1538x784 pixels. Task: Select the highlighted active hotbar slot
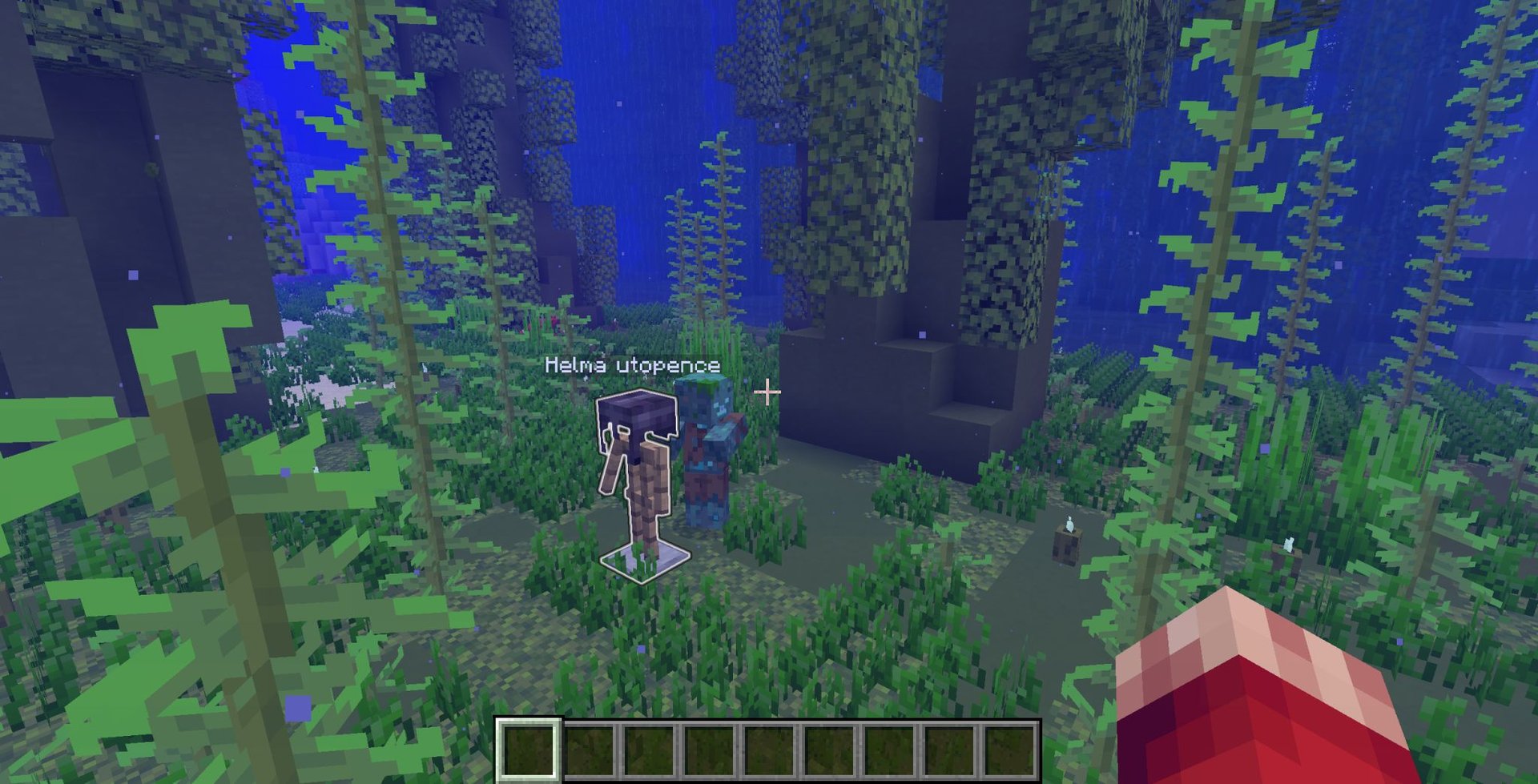528,750
